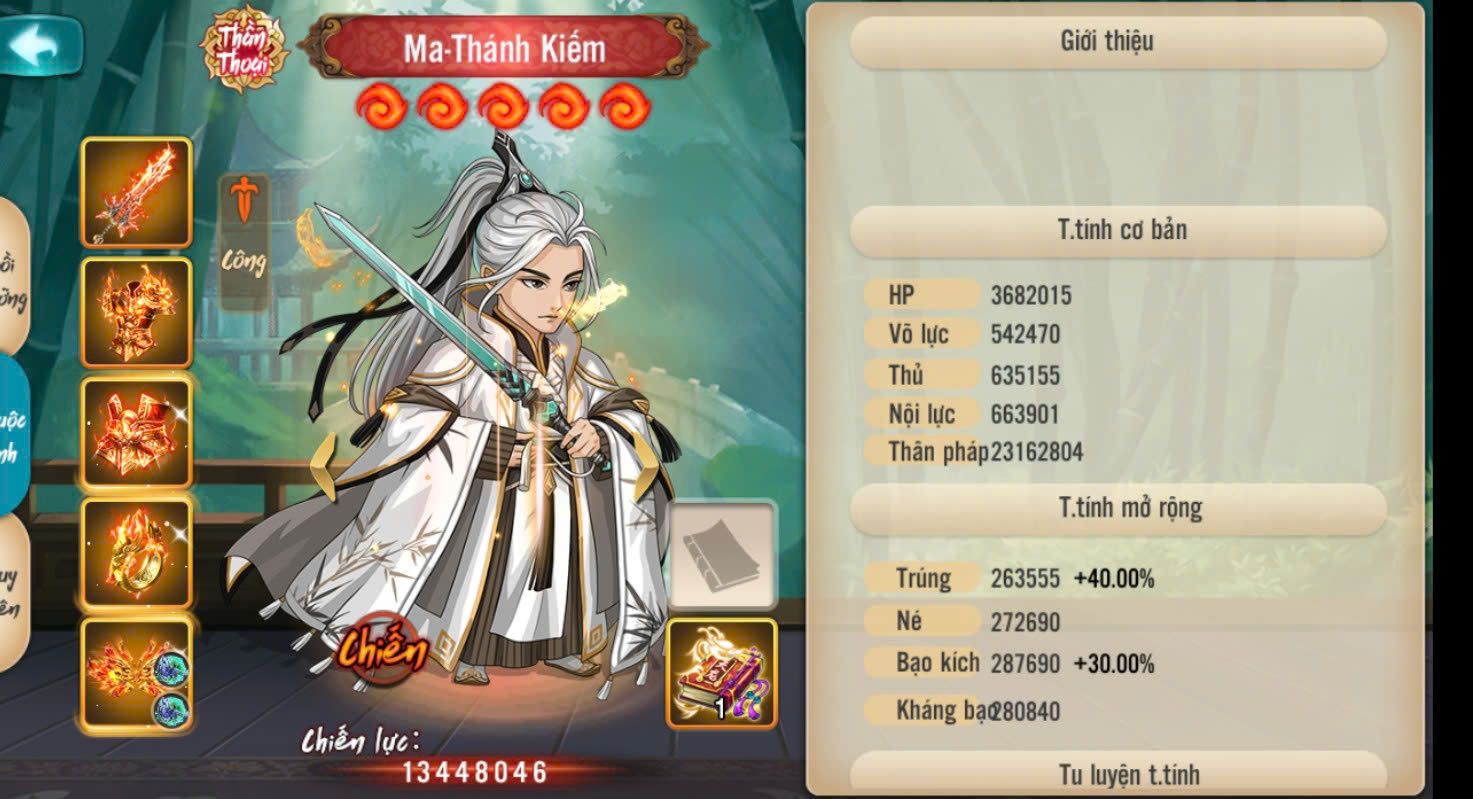The image size is (1473, 799).
Task: Go back with the arrow button
Action: (40, 46)
